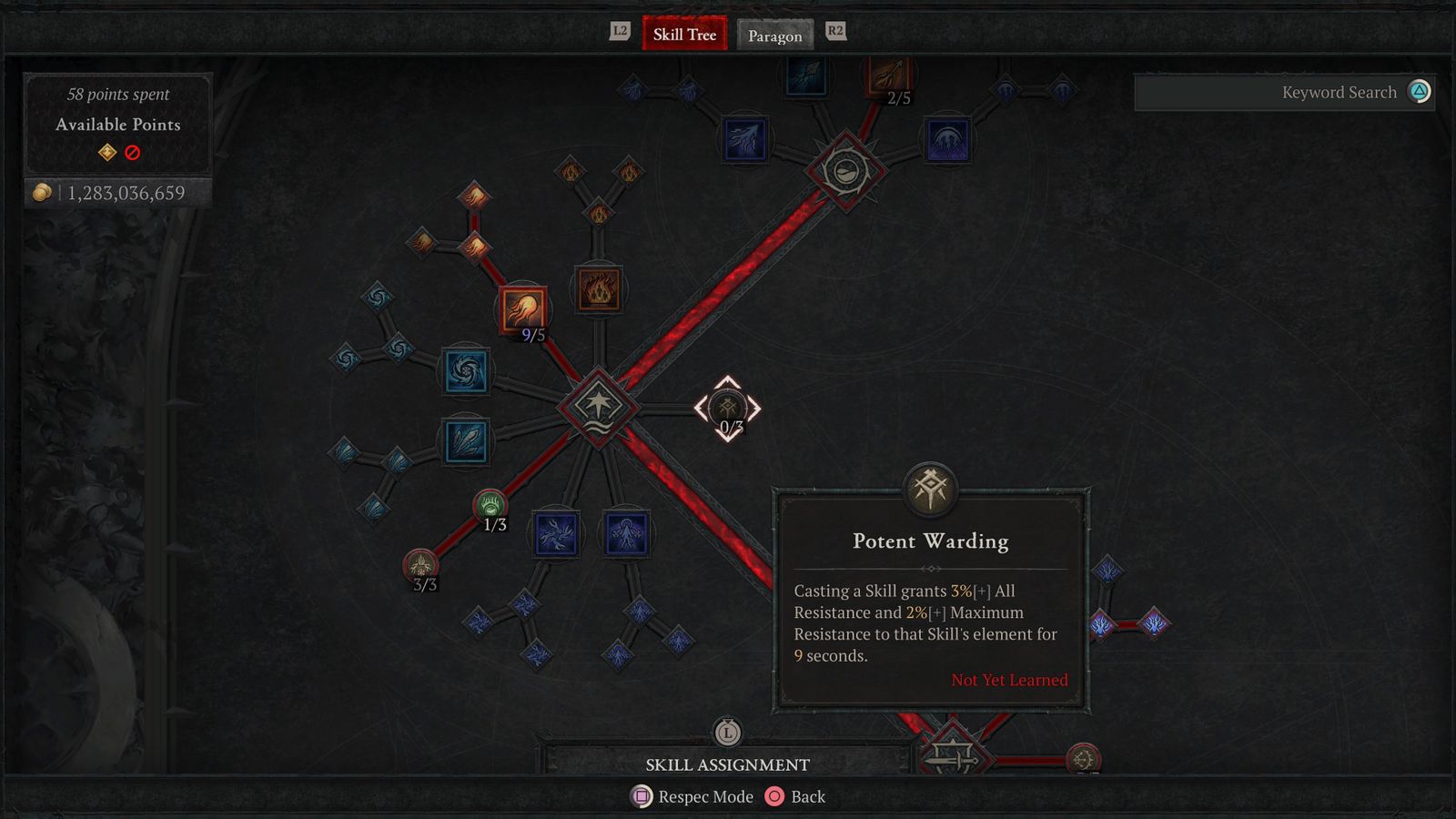Open Skill Assignment
1456x819 pixels.
coord(728,764)
